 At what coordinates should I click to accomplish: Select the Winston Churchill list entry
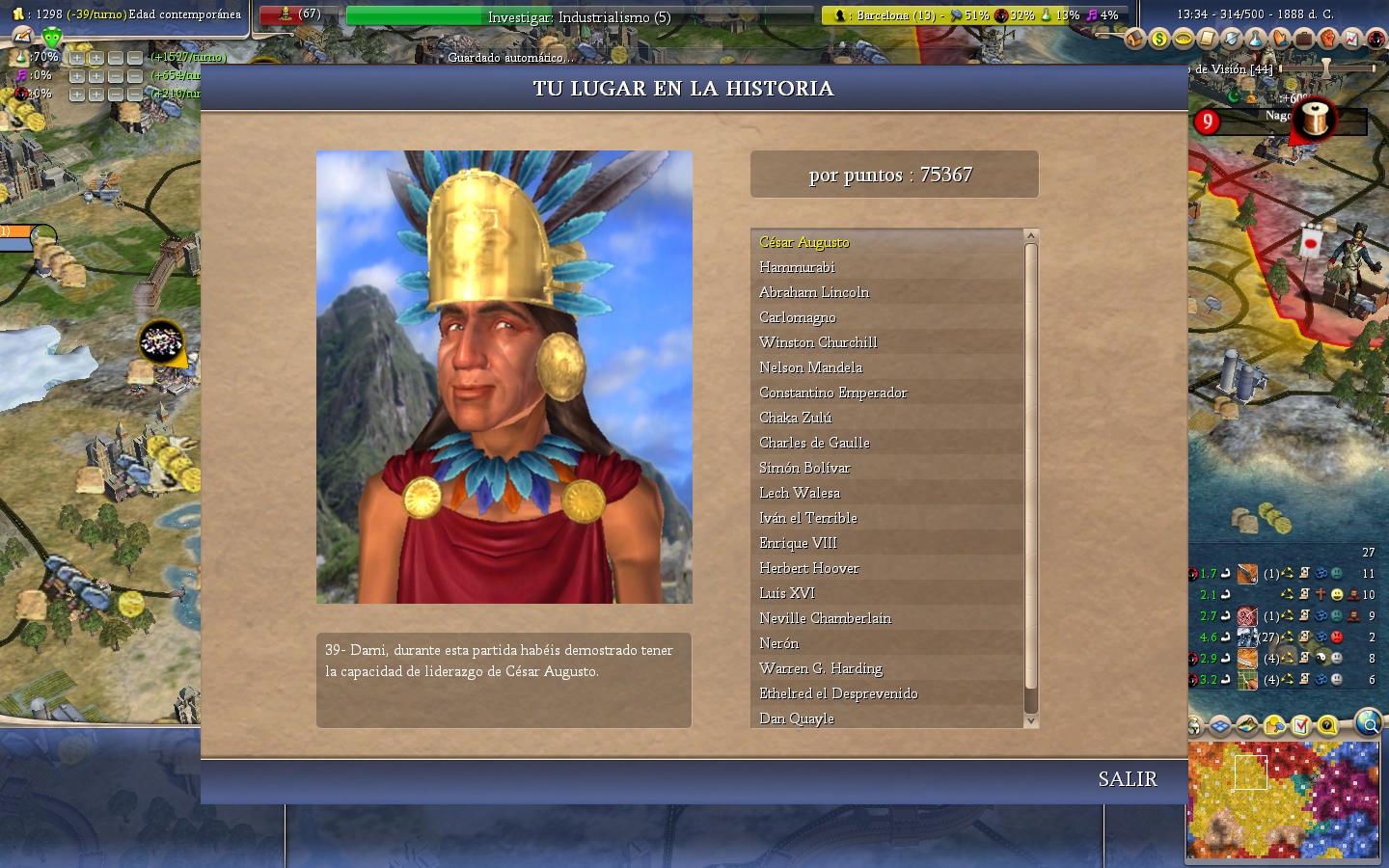pyautogui.click(x=818, y=342)
